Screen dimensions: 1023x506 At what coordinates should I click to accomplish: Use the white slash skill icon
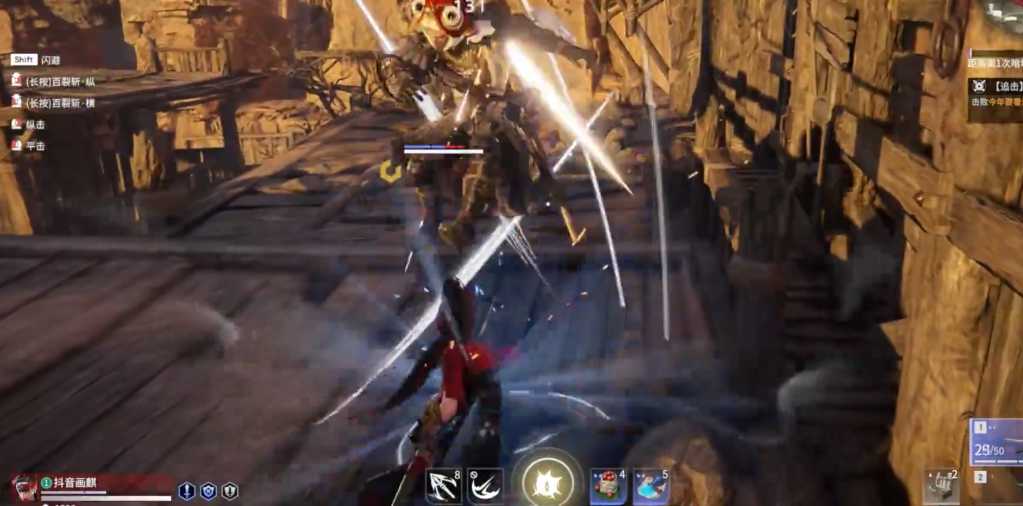tap(485, 486)
